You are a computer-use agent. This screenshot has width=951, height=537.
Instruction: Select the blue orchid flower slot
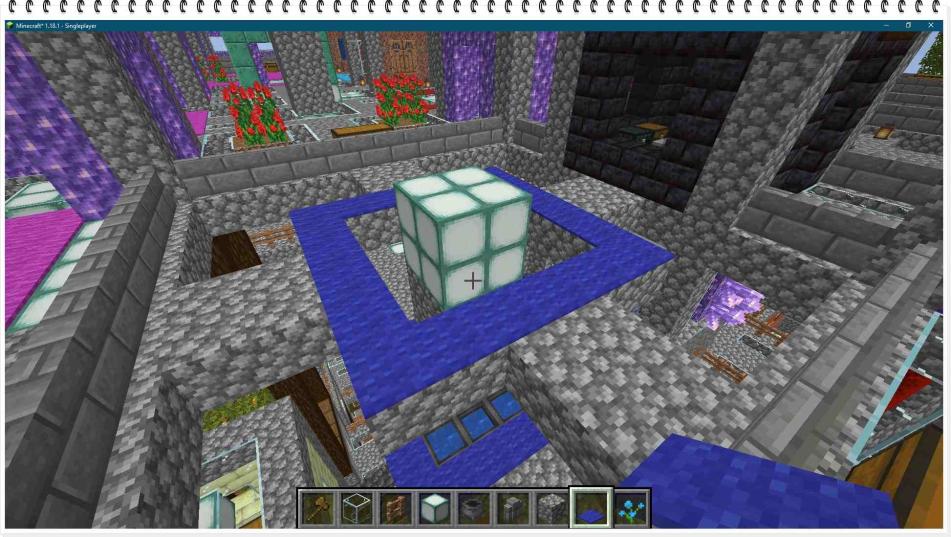pyautogui.click(x=629, y=509)
